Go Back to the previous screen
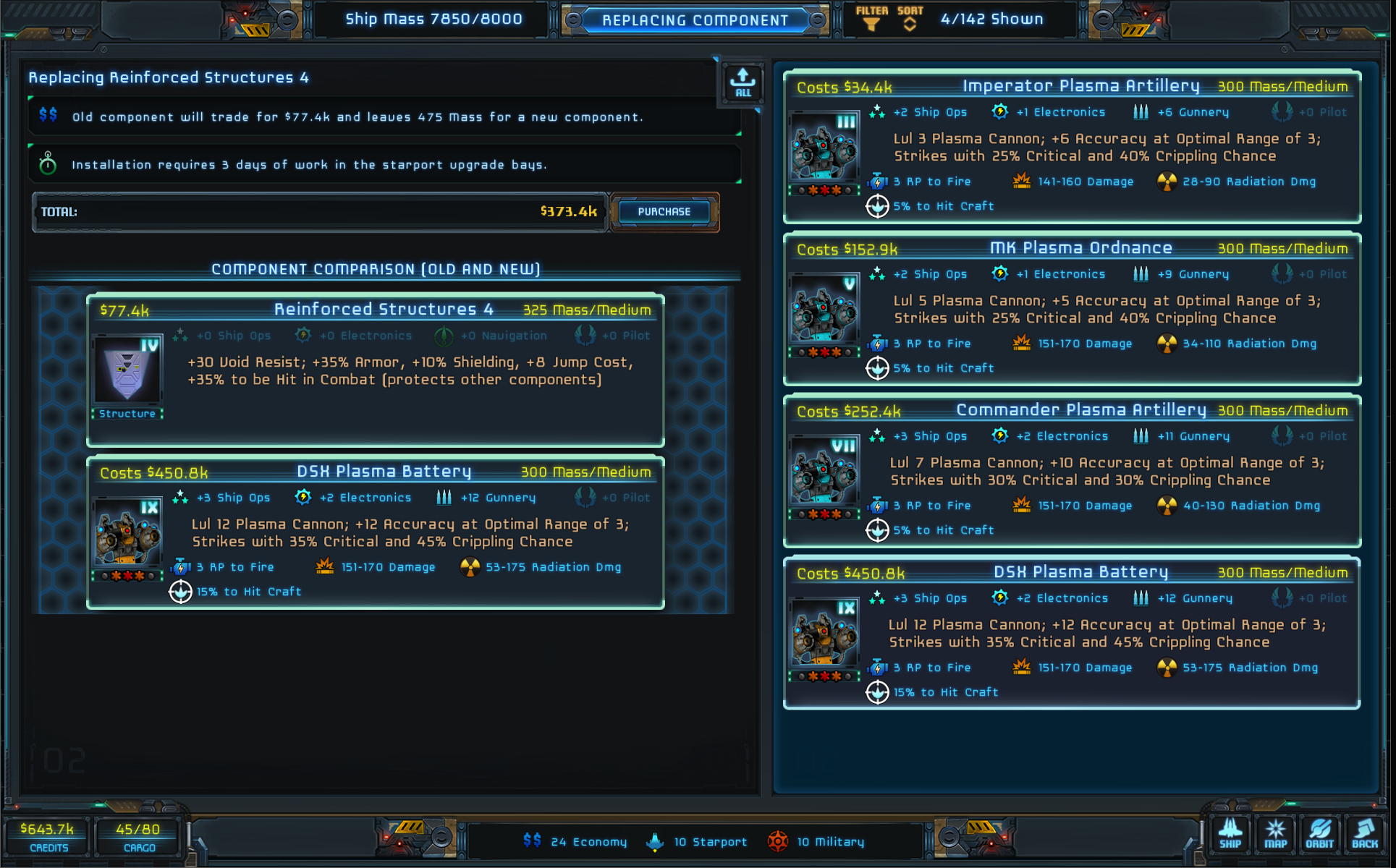 click(x=1364, y=834)
